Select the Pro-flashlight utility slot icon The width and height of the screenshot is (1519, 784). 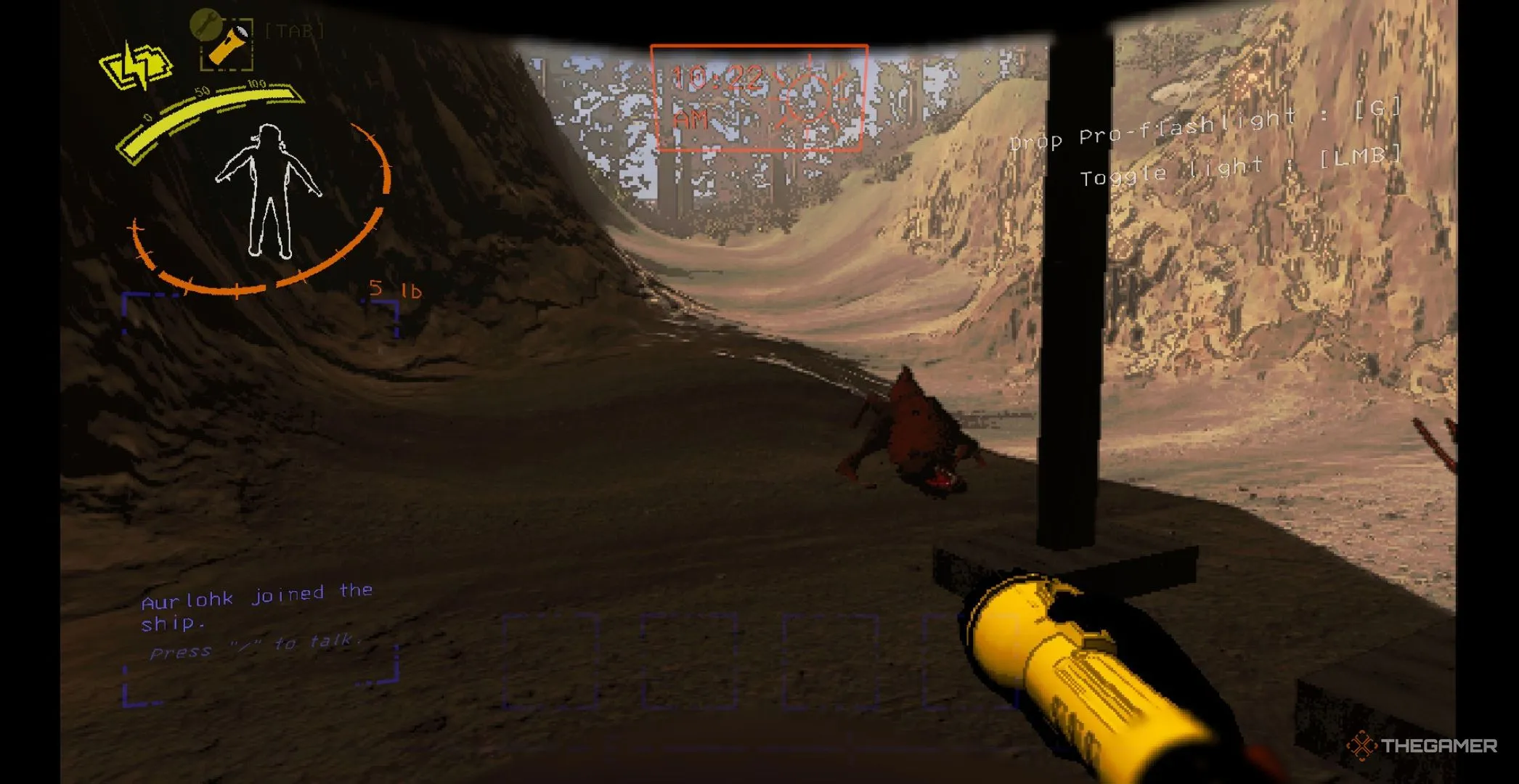pyautogui.click(x=227, y=44)
